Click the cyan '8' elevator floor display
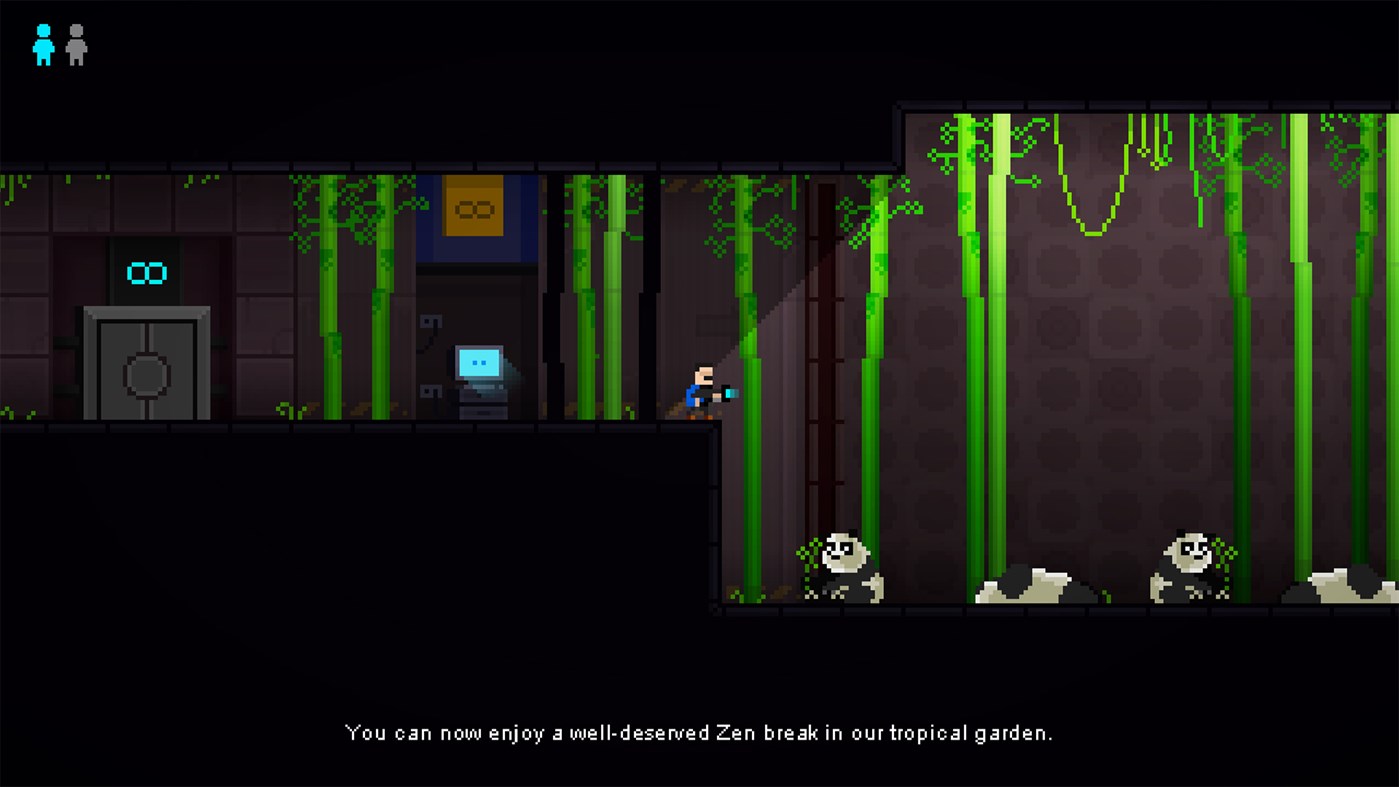The height and width of the screenshot is (787, 1399). pos(145,271)
